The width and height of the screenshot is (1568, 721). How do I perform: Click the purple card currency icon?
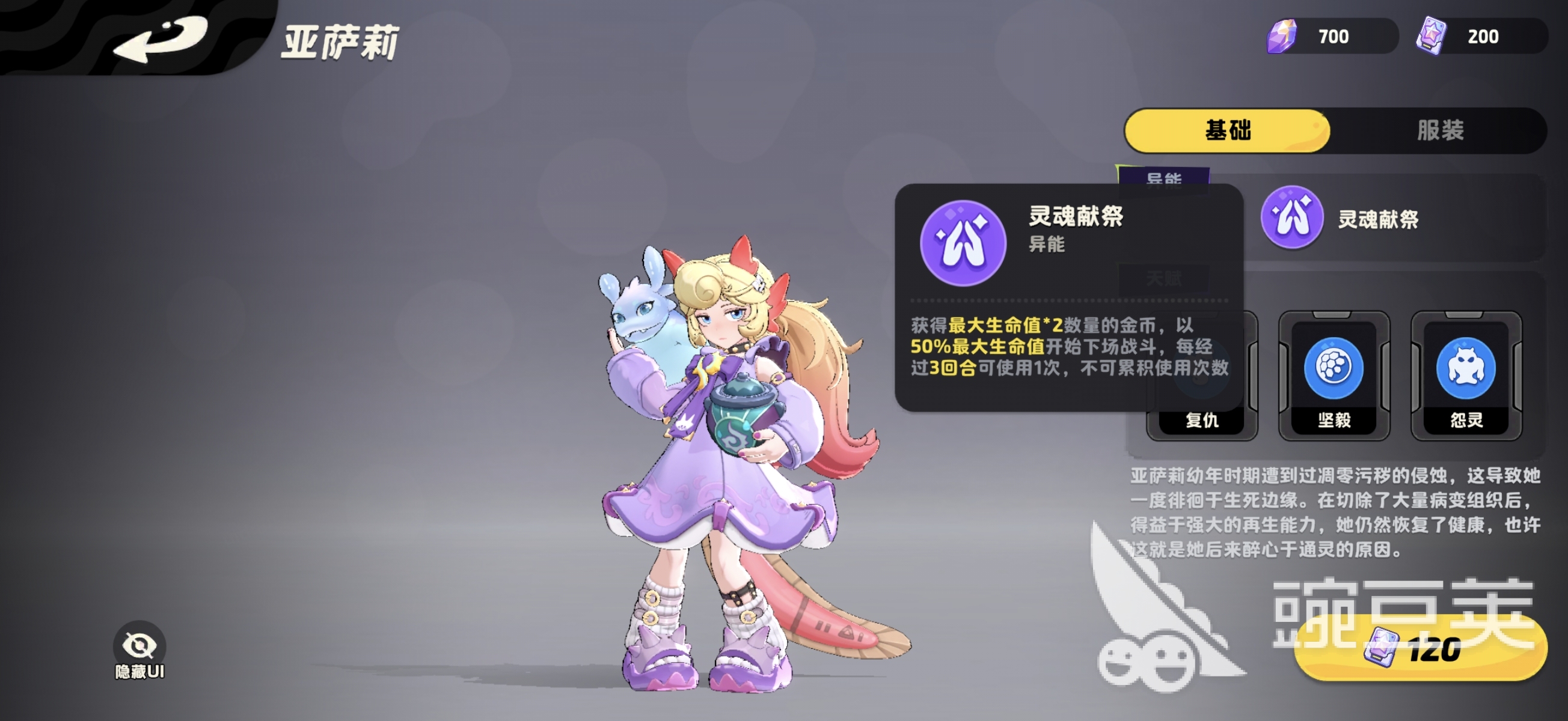click(x=1434, y=36)
